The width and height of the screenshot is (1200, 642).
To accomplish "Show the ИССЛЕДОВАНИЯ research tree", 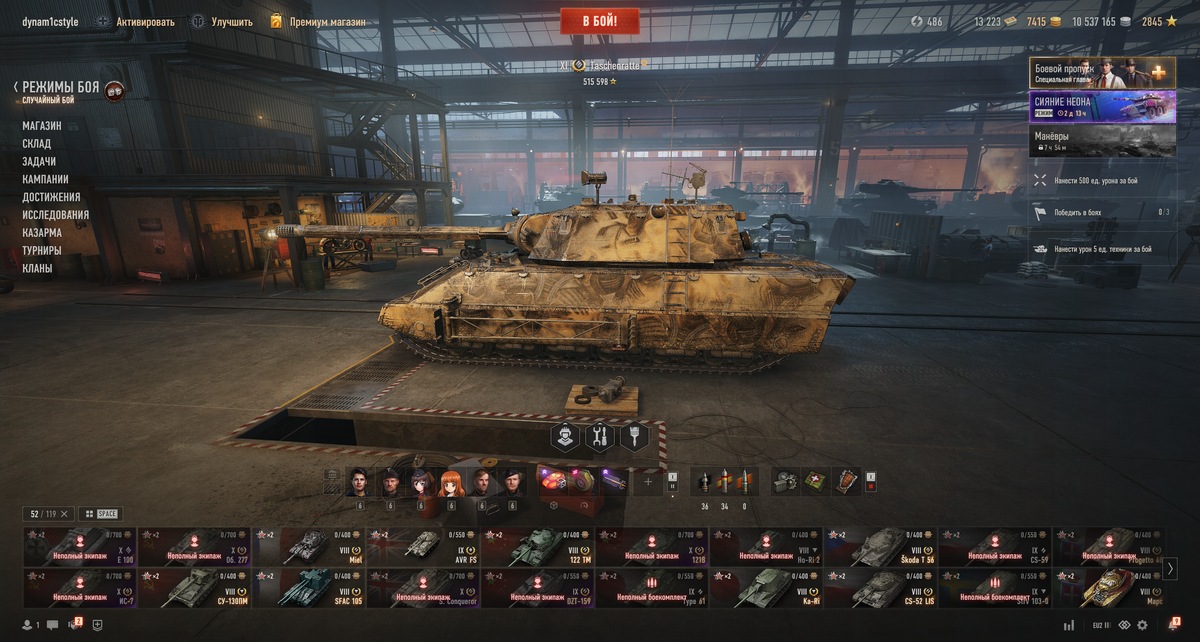I will click(56, 215).
